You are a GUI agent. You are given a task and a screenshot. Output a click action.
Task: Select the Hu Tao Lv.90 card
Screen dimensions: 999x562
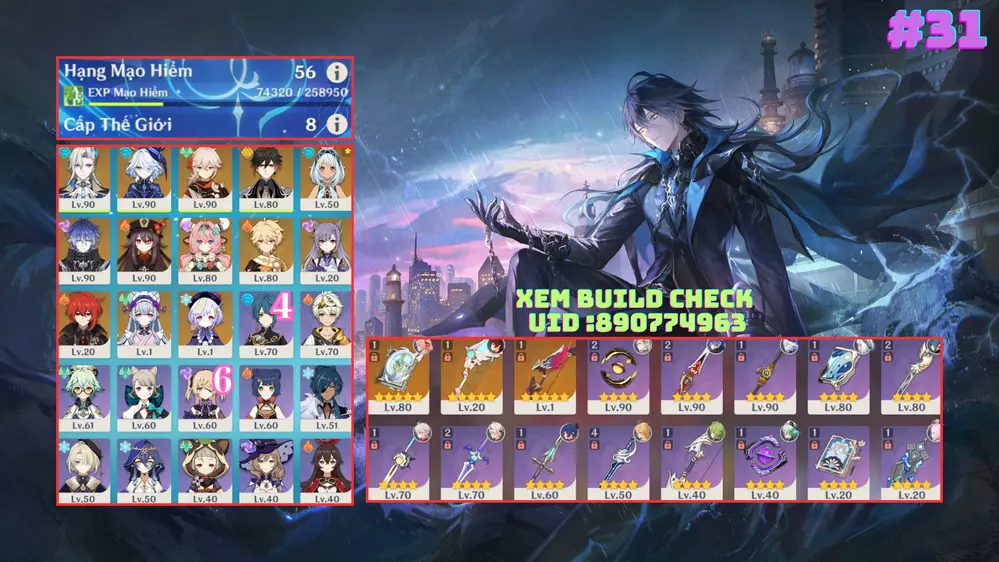coord(145,250)
